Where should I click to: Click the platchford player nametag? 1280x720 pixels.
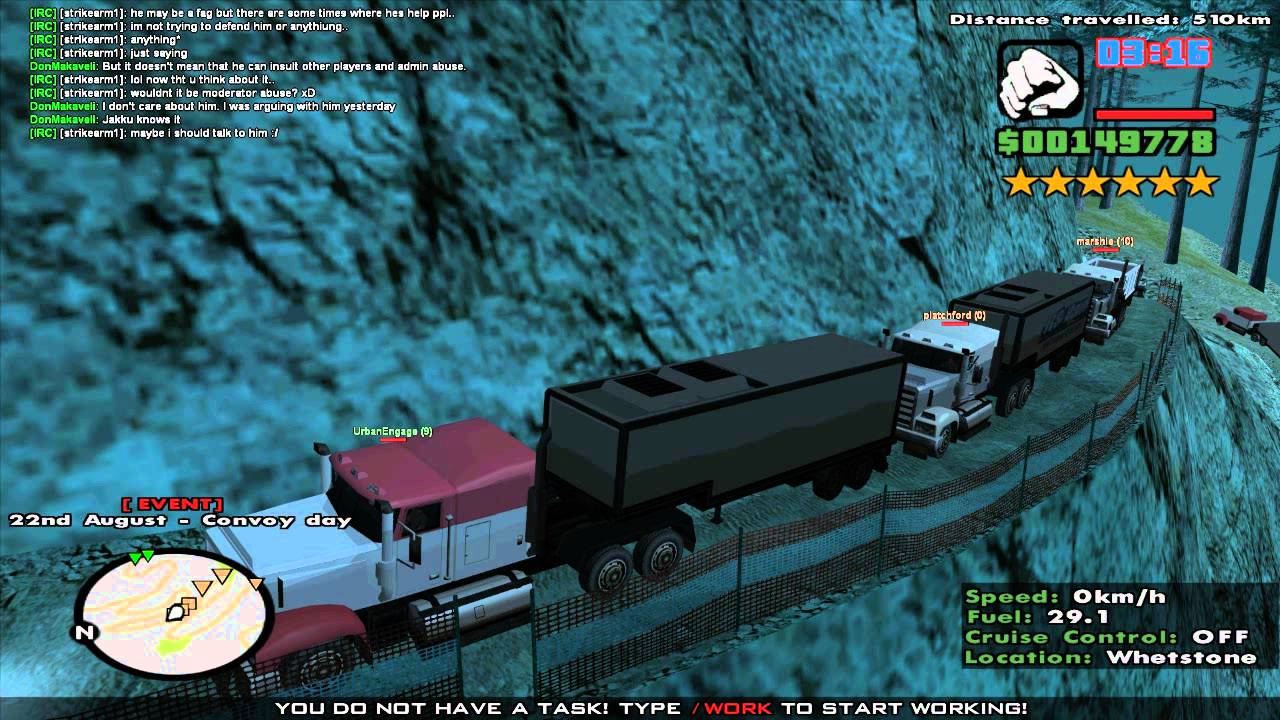953,316
